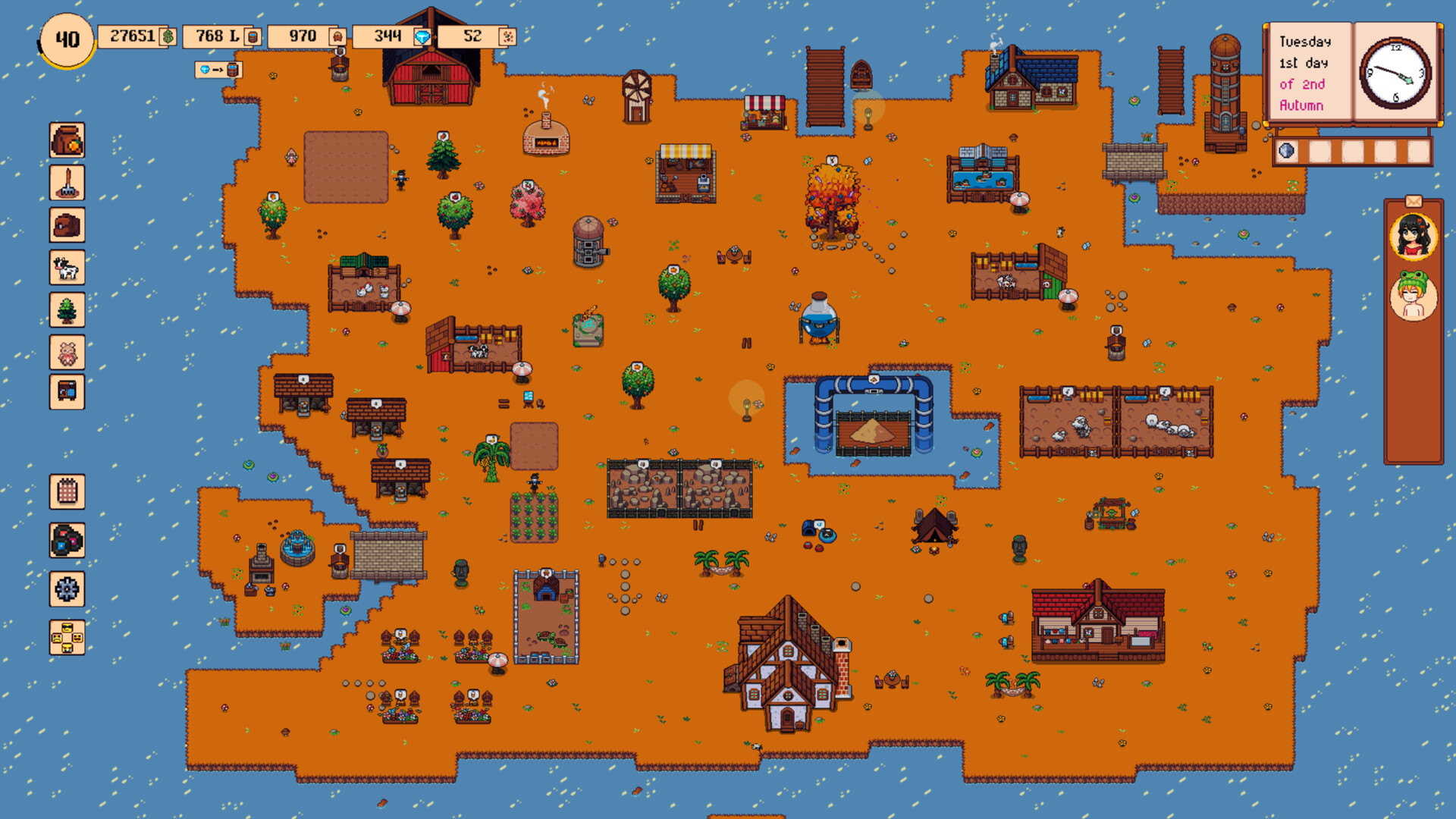
Task: Open the calendar icon in the sidebar
Action: (x=67, y=491)
